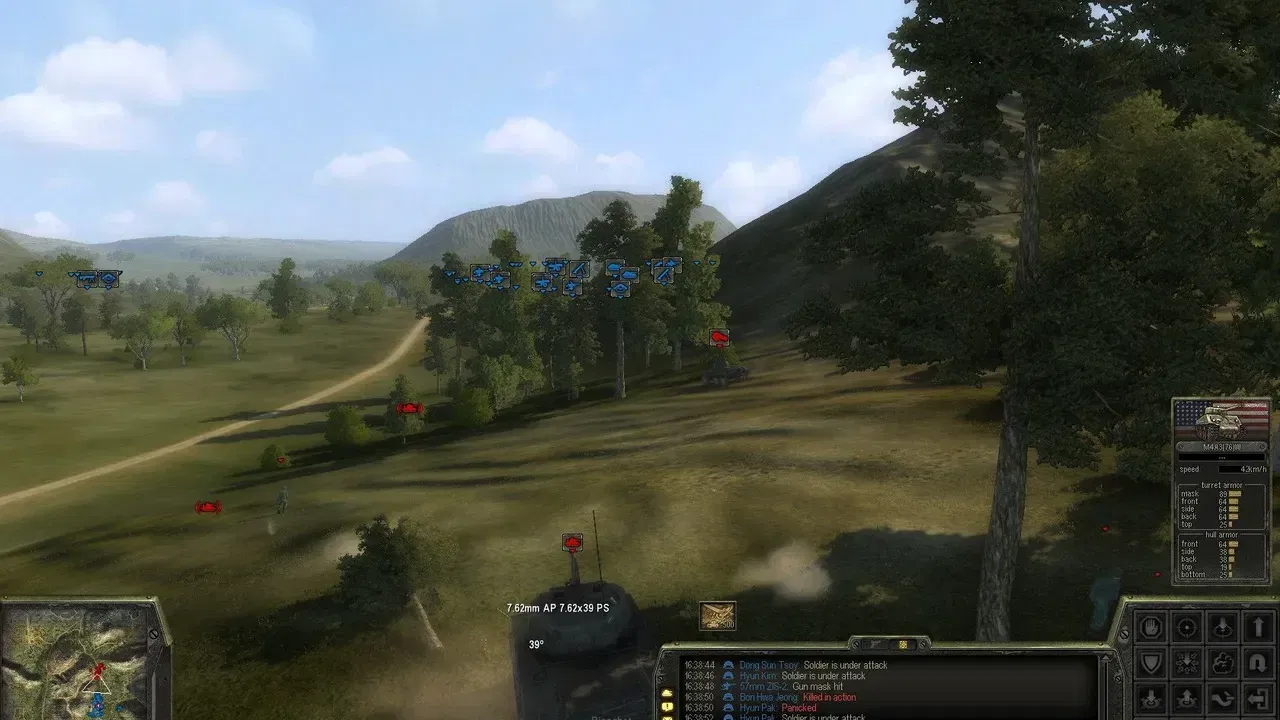Order the unit to lie down
The width and height of the screenshot is (1280, 720).
click(x=1222, y=625)
